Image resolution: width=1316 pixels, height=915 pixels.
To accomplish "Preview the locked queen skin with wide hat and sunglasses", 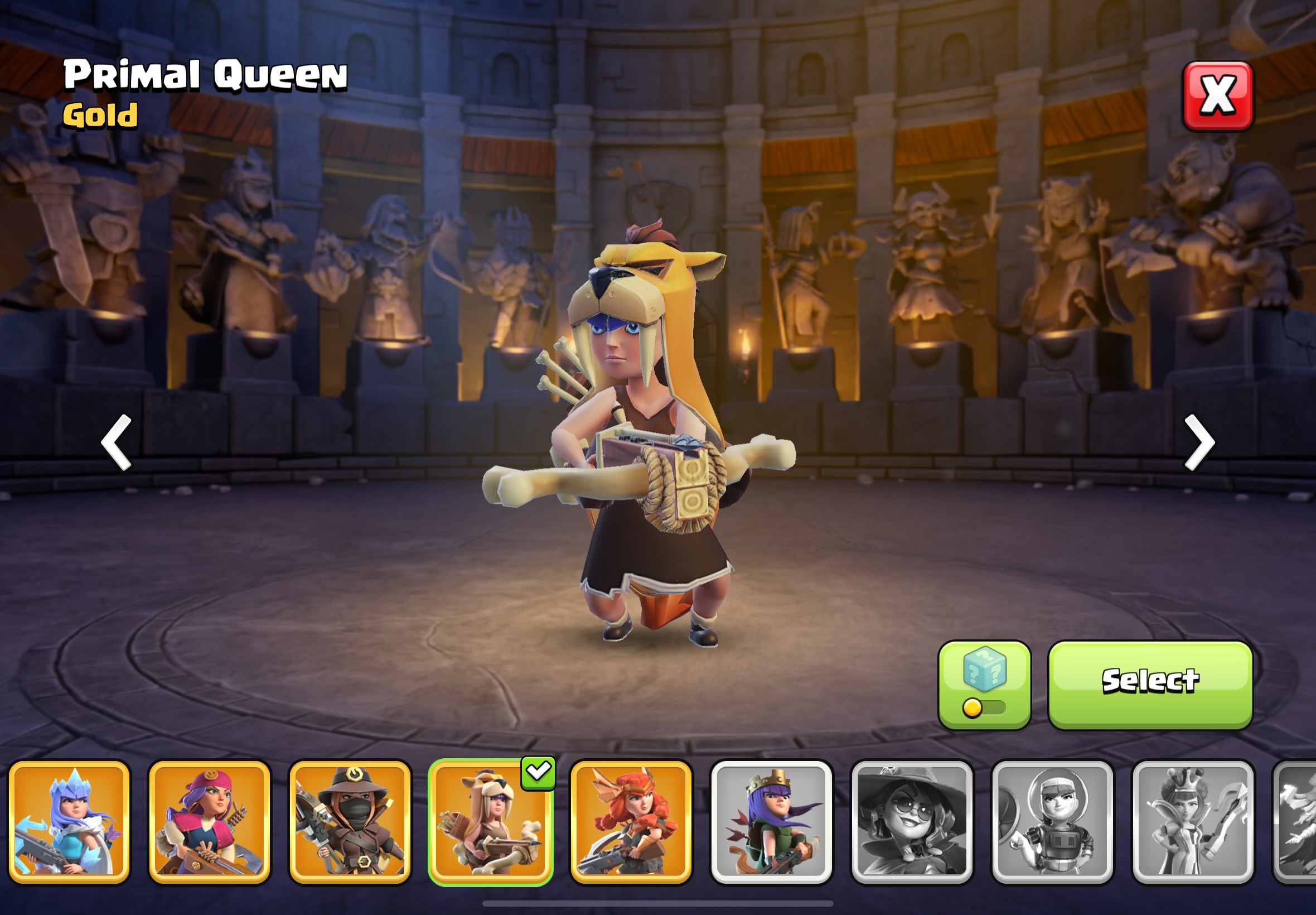I will [912, 822].
